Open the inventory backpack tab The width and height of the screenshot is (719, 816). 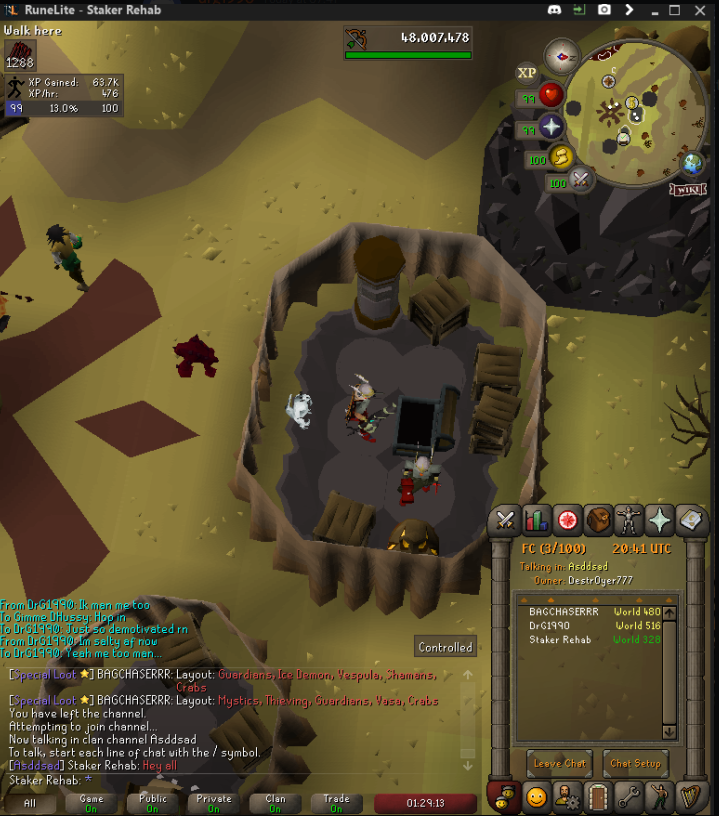coord(598,520)
